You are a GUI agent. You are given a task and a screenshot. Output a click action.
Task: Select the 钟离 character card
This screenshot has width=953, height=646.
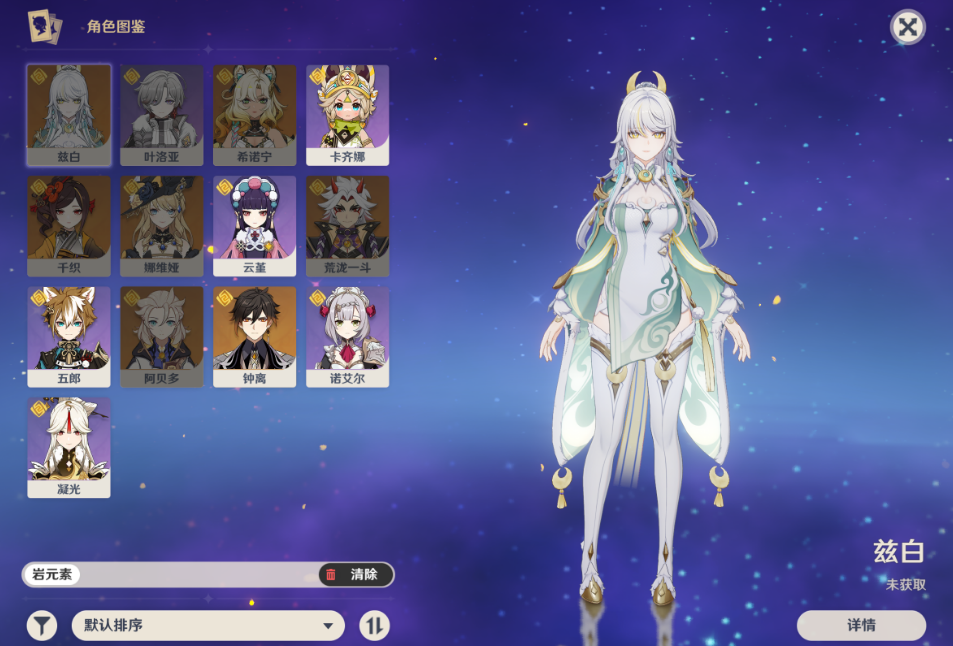255,336
